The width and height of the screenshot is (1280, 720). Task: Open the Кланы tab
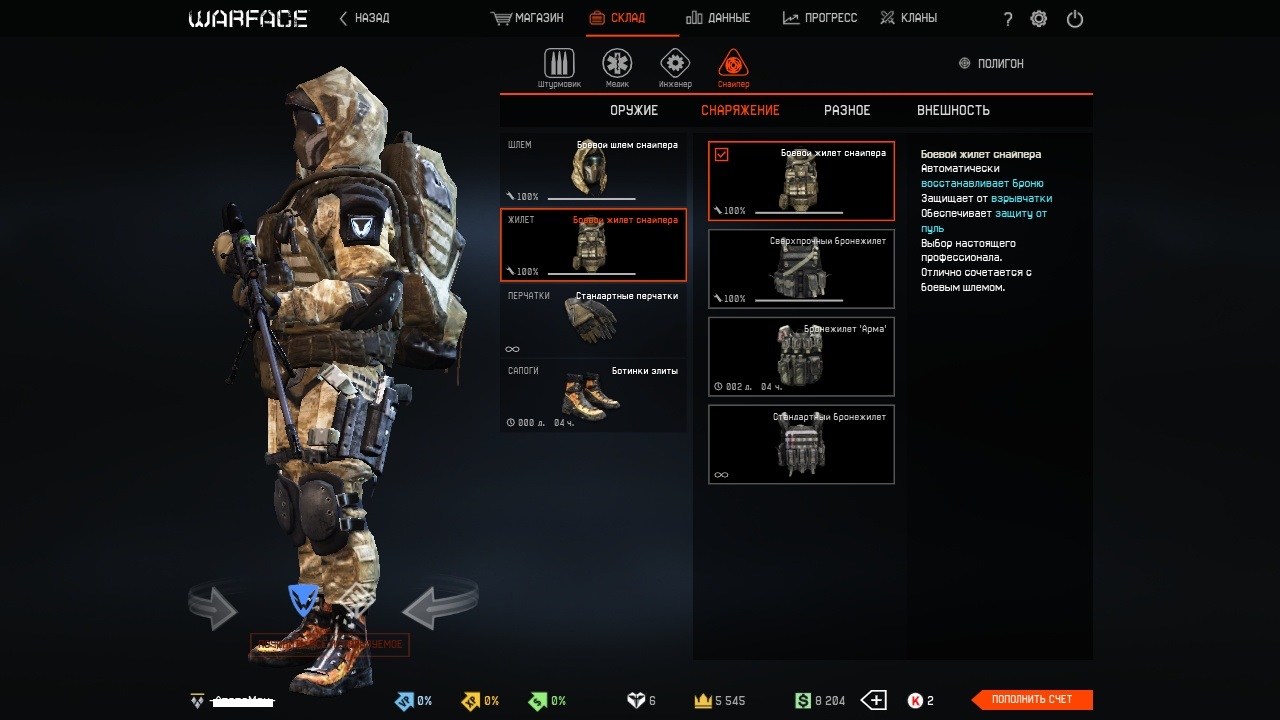click(x=908, y=18)
